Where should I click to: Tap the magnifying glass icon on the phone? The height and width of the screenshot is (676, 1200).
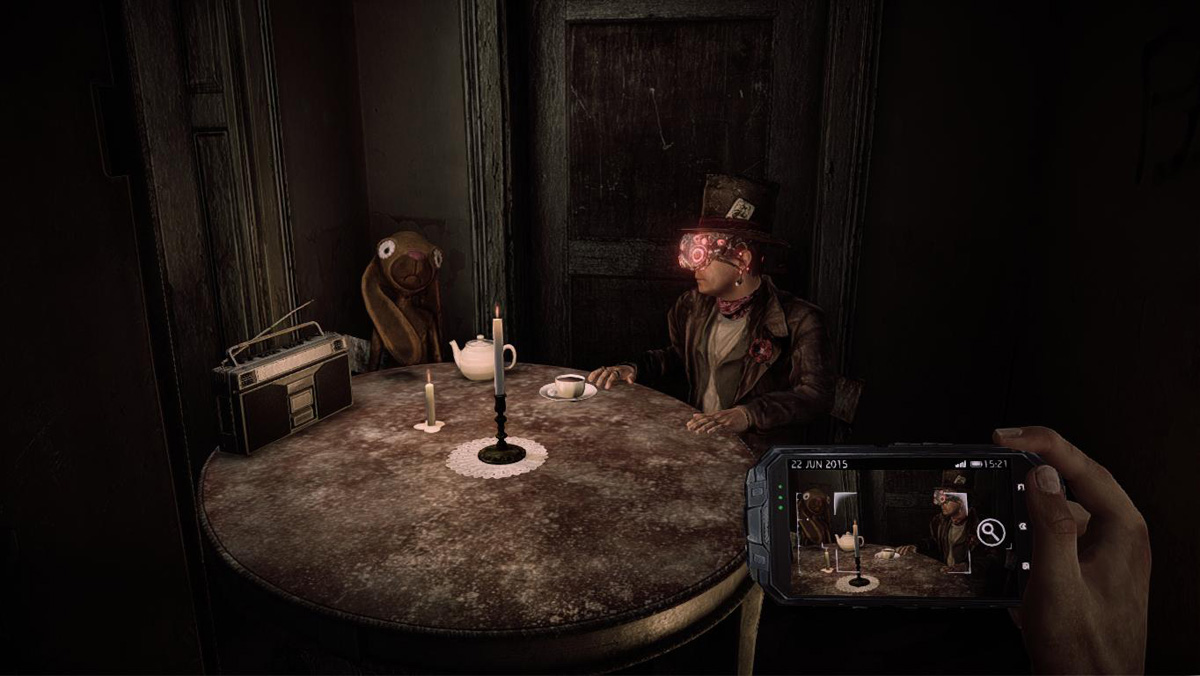(x=990, y=532)
